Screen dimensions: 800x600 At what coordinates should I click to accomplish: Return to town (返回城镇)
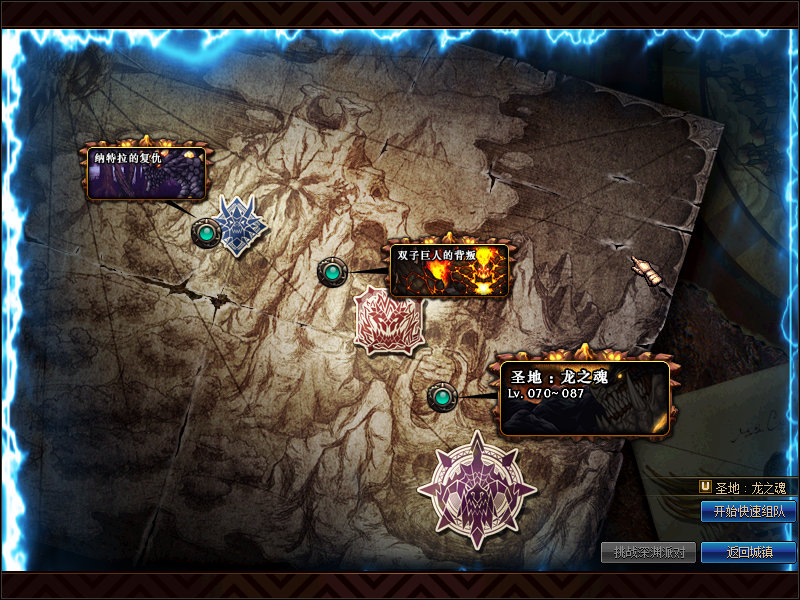[748, 552]
